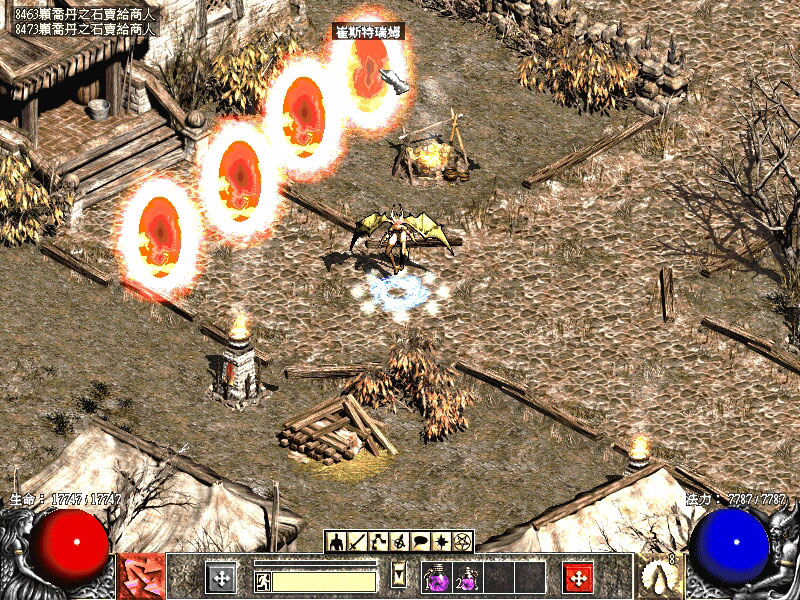Select the left-hand attack skill button
The width and height of the screenshot is (800, 600).
tap(141, 577)
